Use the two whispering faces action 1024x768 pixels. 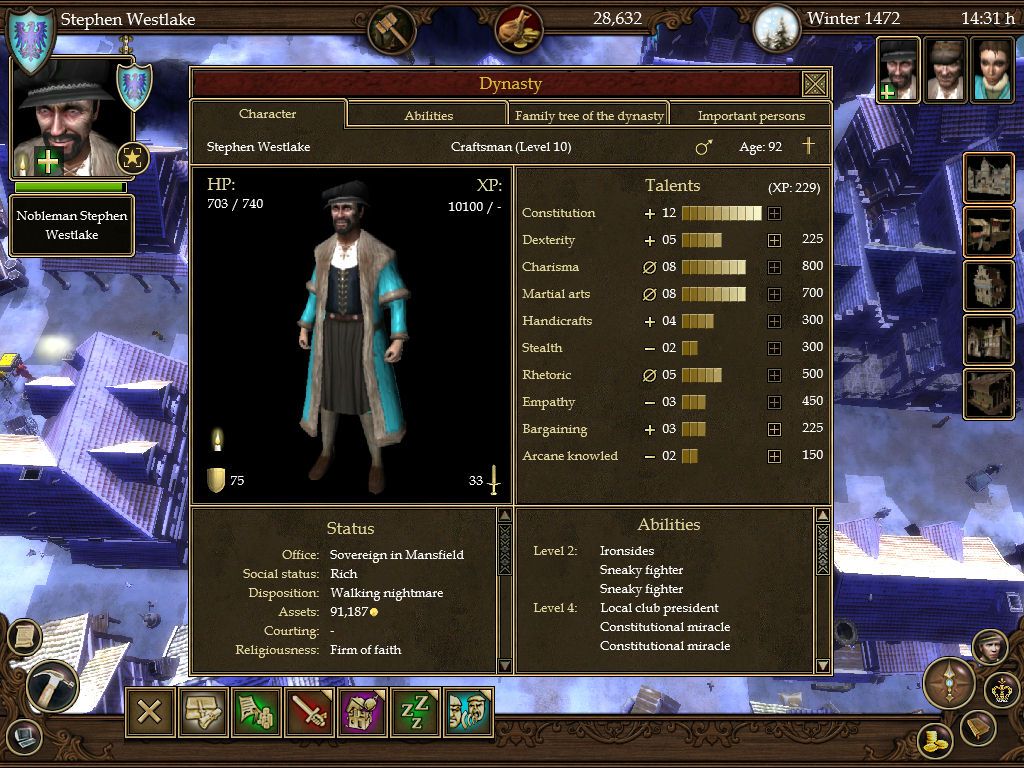click(x=468, y=712)
